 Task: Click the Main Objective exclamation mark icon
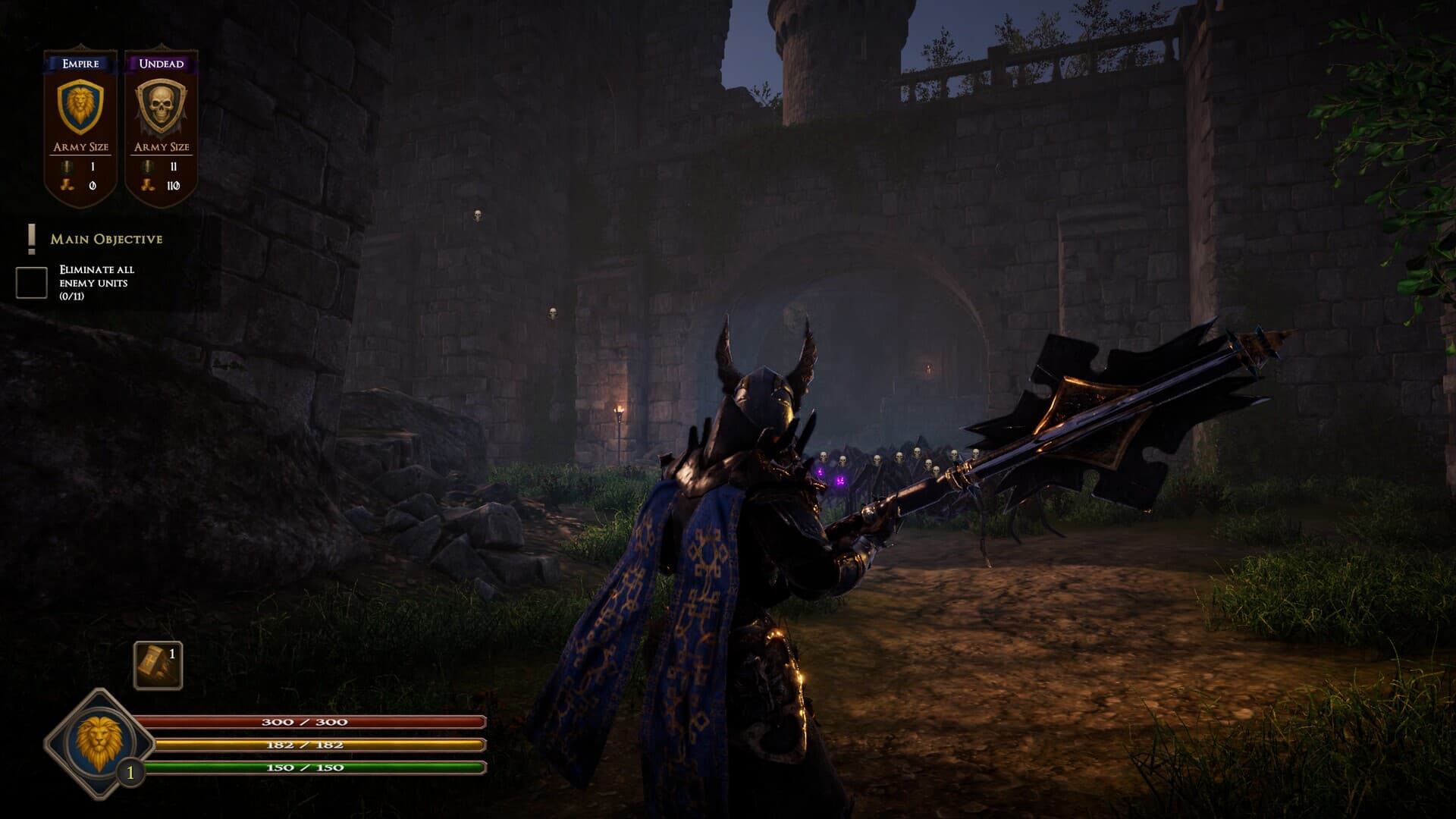tap(31, 239)
